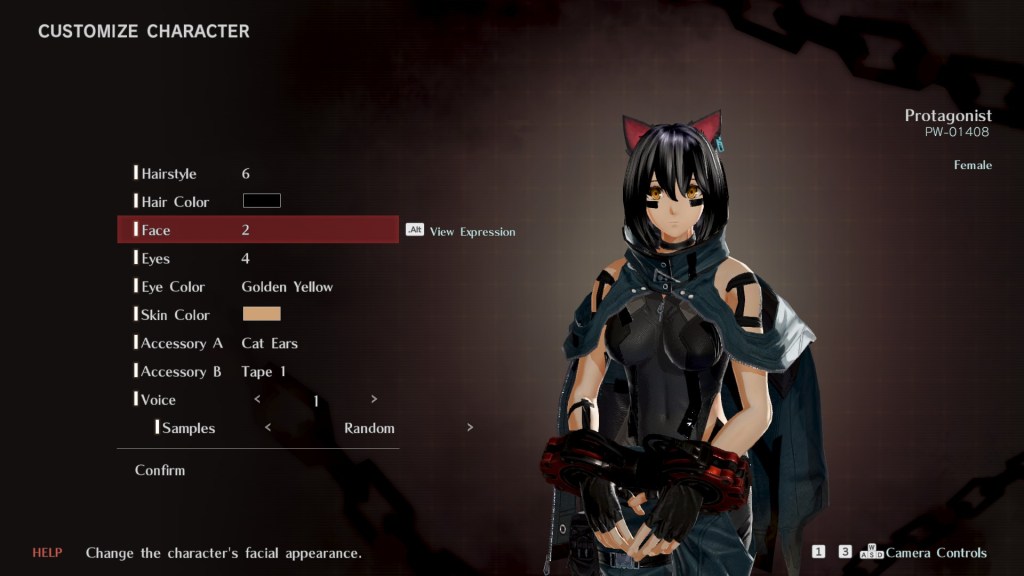The image size is (1024, 576).
Task: Click the Voice right arrow
Action: coord(374,399)
